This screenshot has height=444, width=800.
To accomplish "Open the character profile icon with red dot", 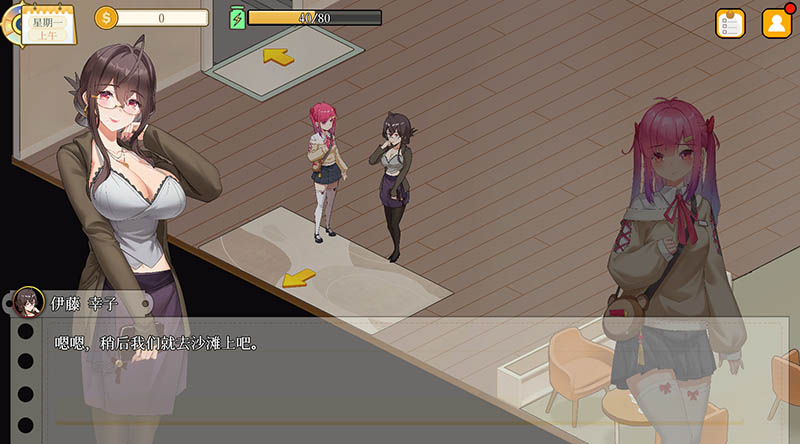I will 777,23.
